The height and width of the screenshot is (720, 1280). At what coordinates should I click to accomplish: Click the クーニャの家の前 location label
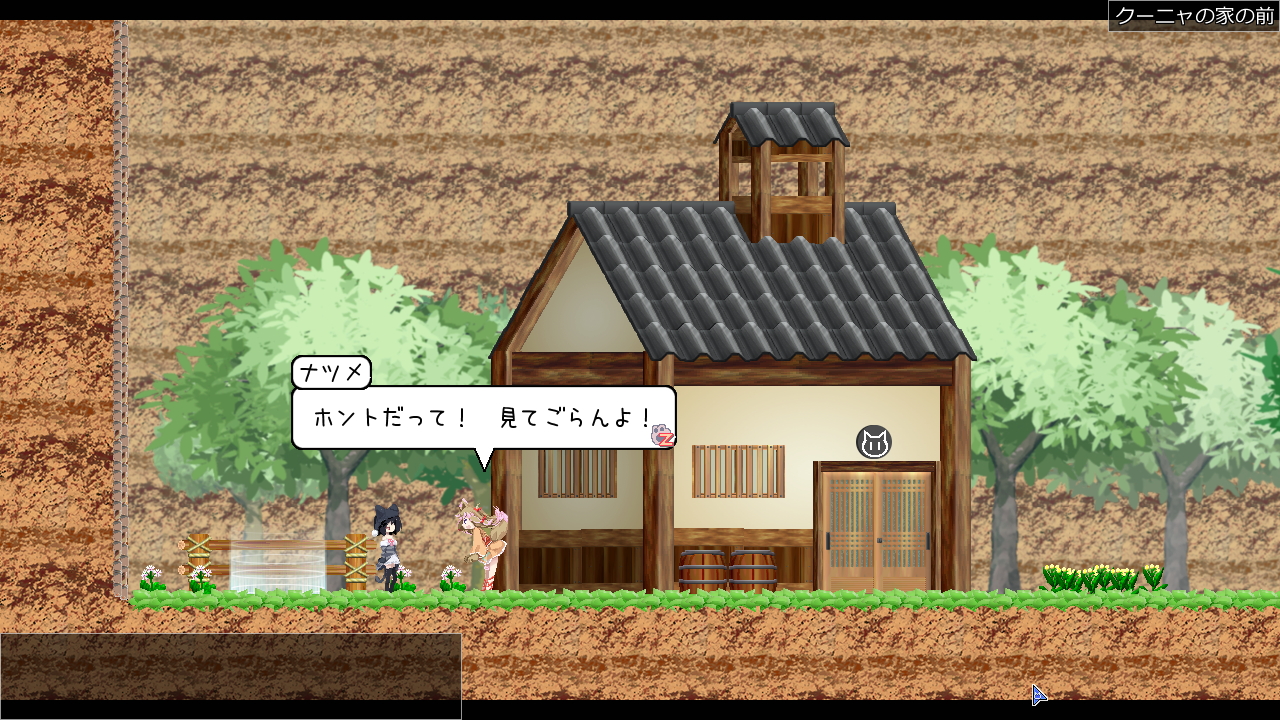pos(1192,14)
